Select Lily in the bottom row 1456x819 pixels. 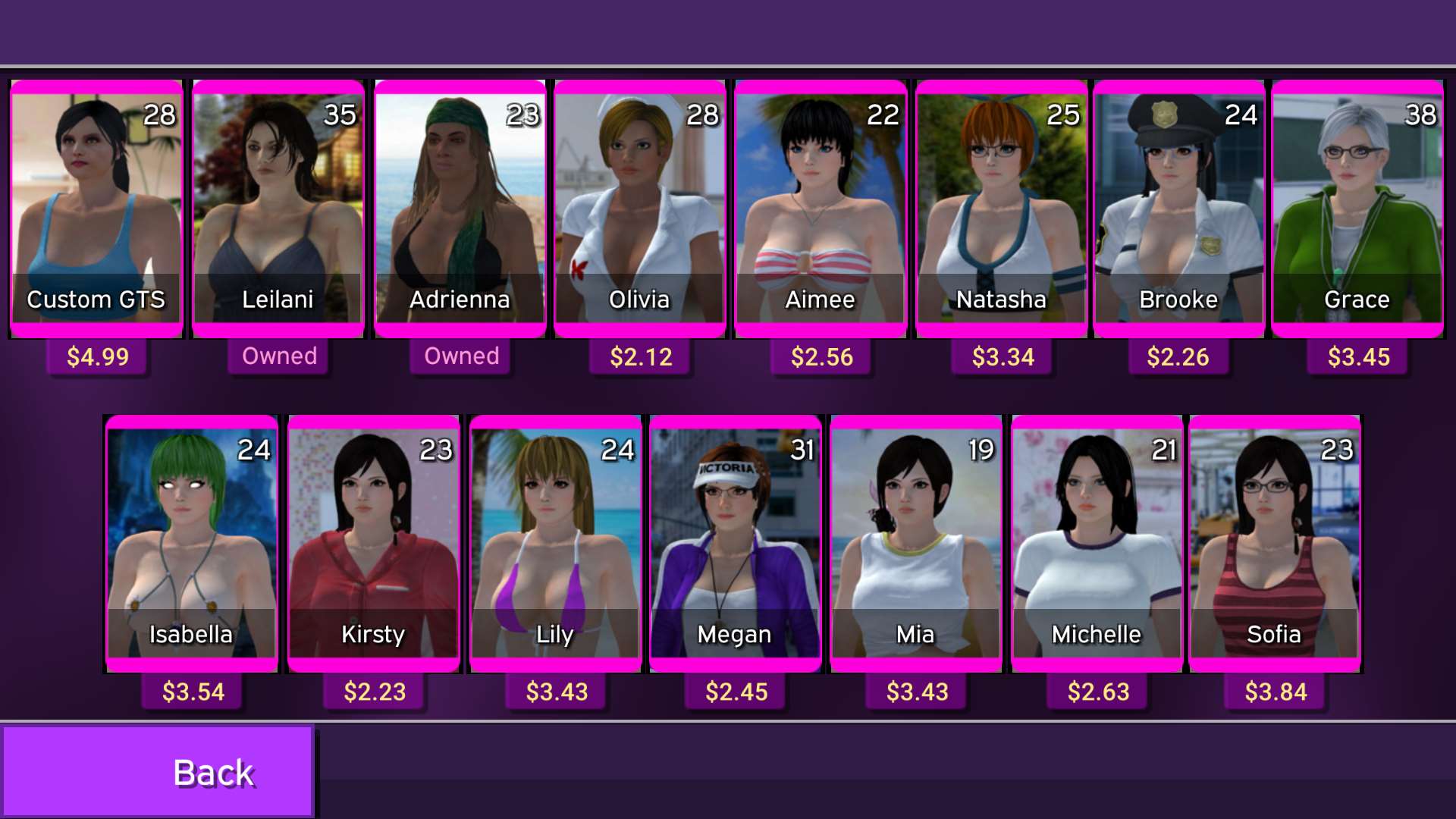point(554,542)
